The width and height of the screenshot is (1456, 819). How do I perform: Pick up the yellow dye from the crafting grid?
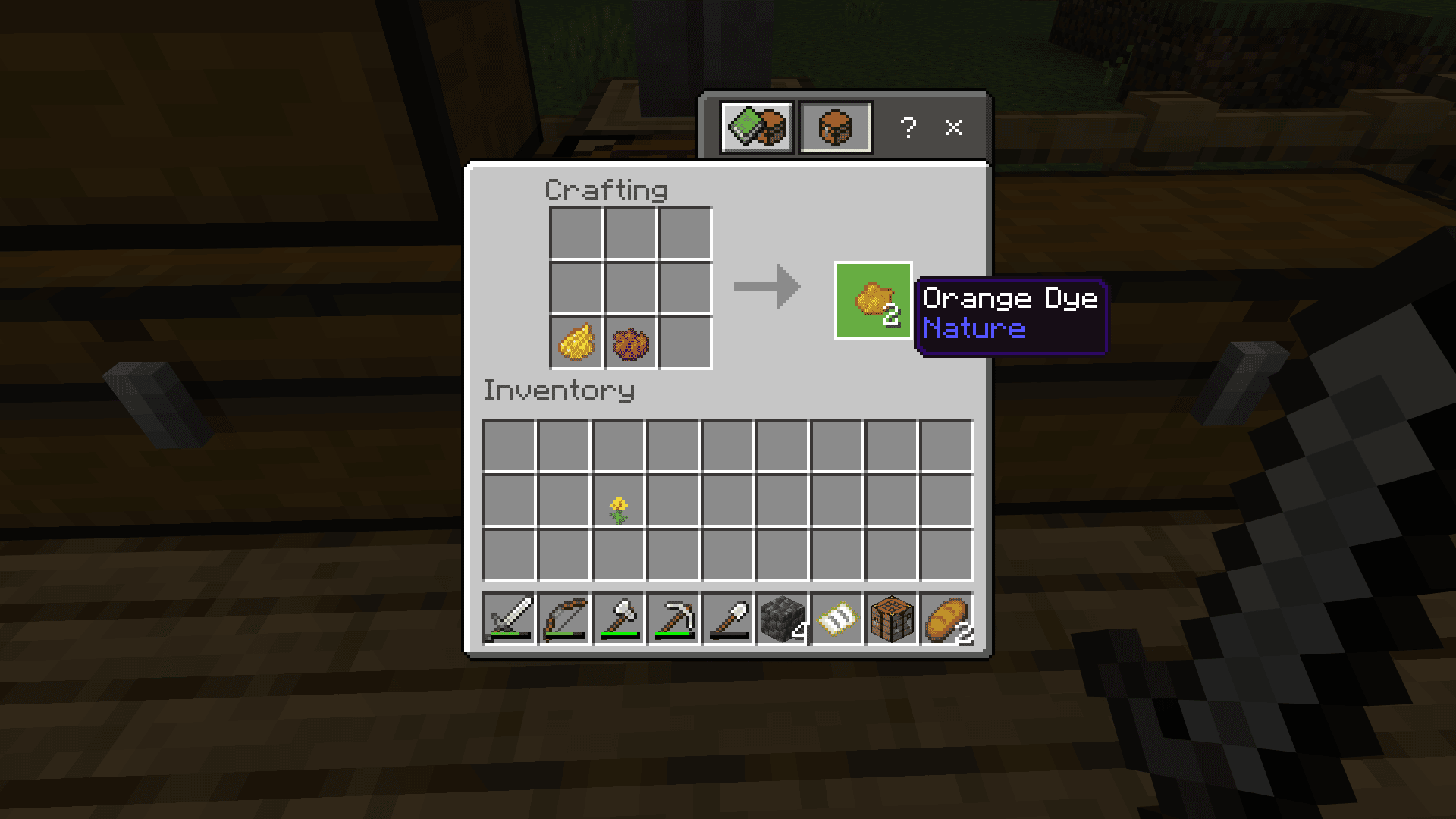[x=576, y=342]
